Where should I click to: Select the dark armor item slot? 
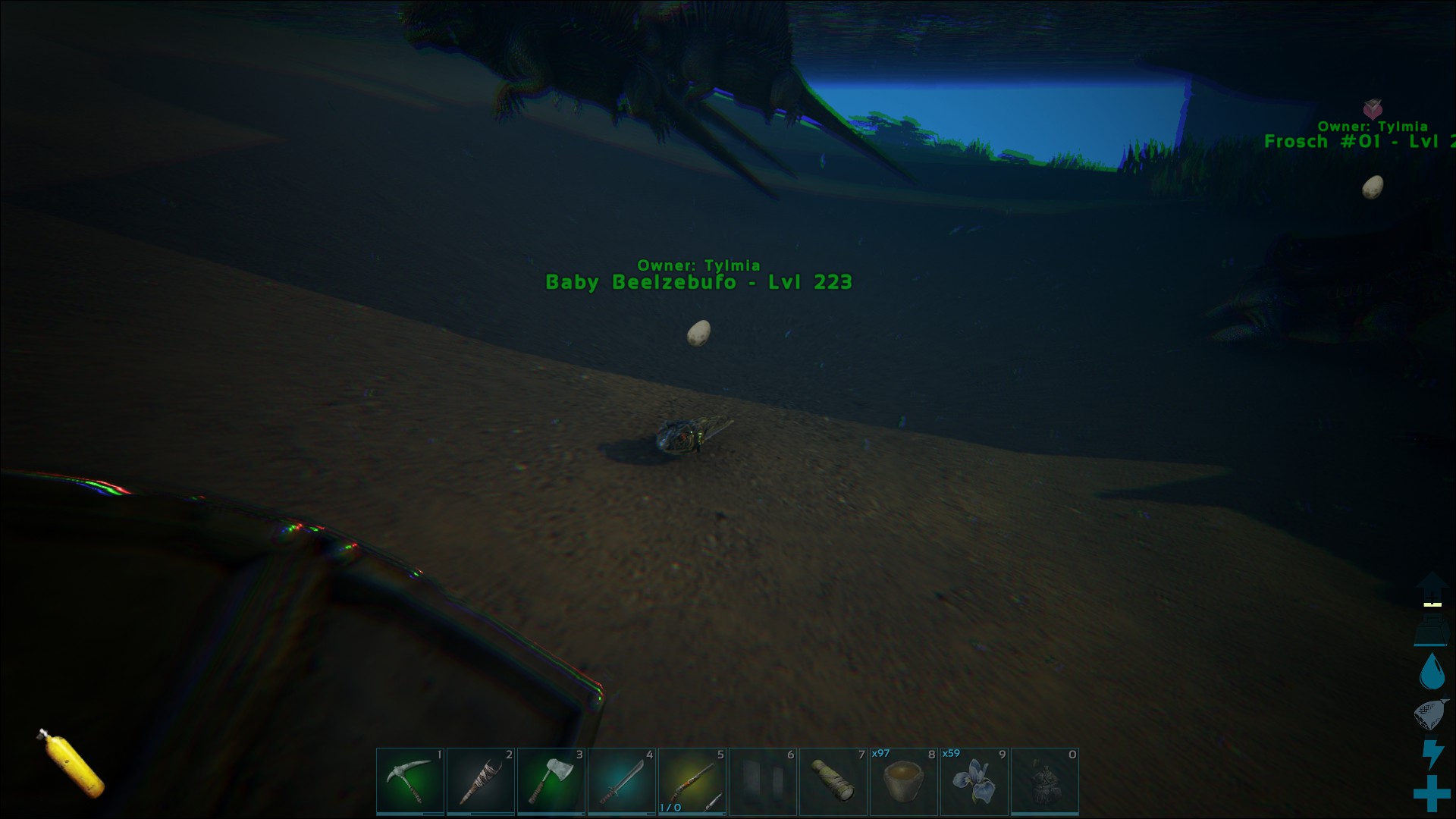1044,781
